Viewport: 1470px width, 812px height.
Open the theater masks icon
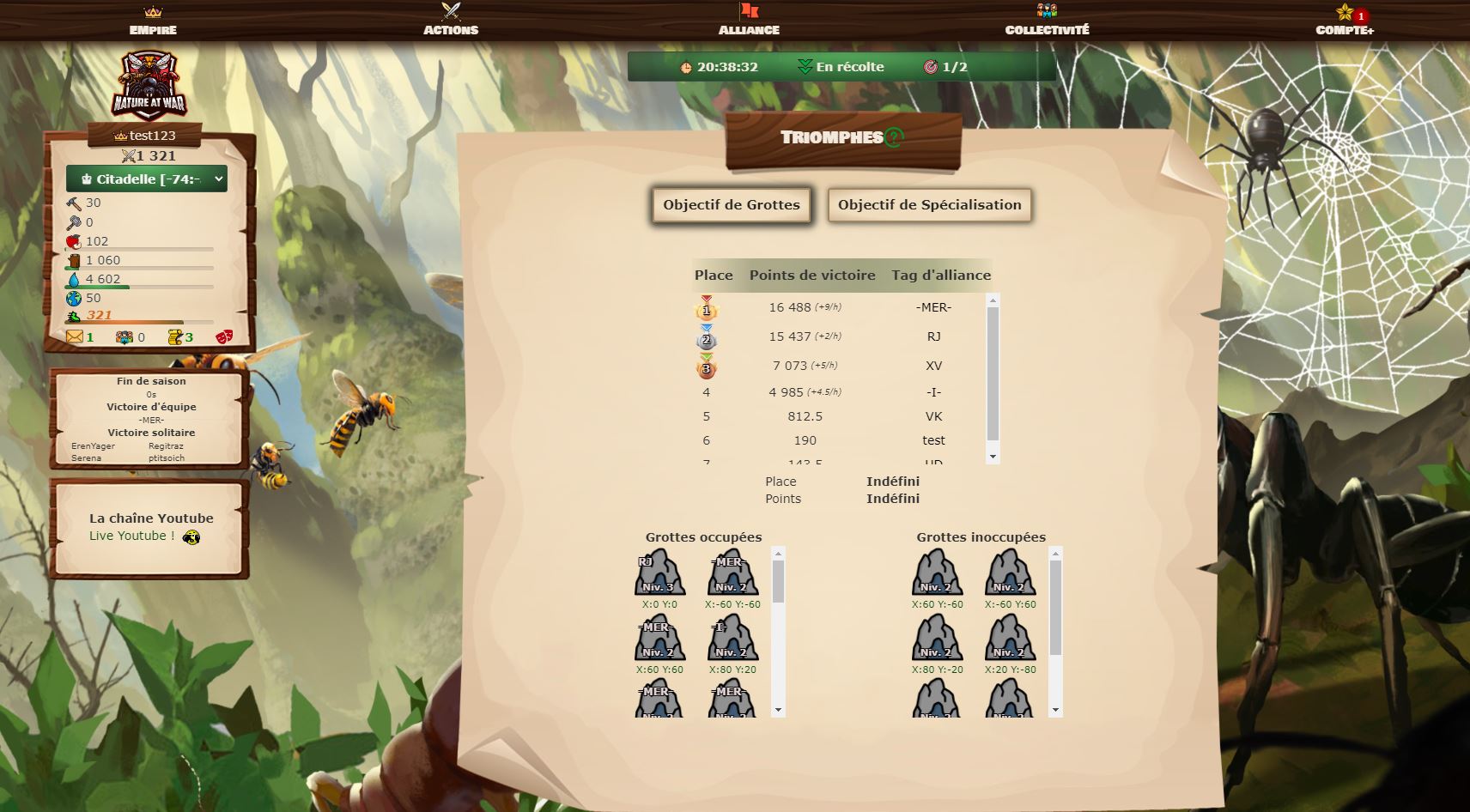pos(223,337)
